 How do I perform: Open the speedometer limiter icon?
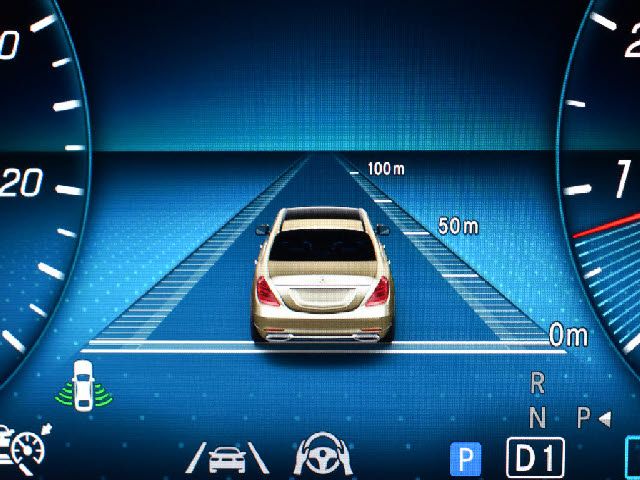click(25, 451)
